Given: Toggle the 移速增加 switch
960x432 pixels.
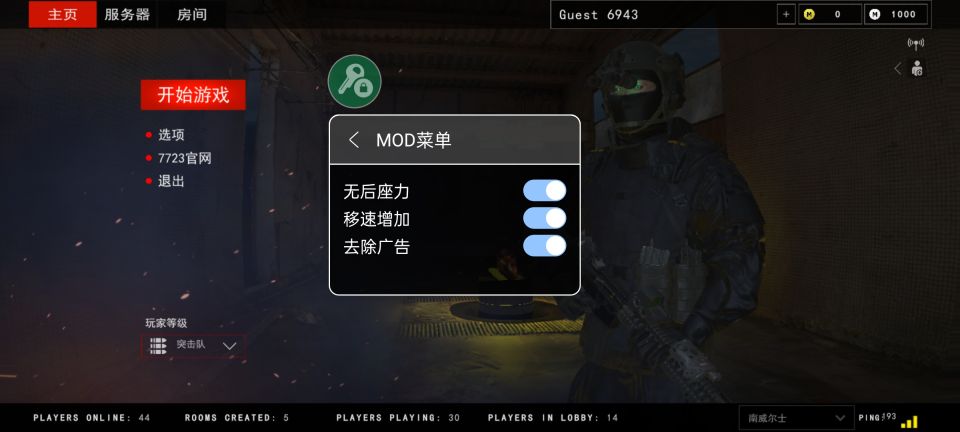Looking at the screenshot, I should 544,218.
